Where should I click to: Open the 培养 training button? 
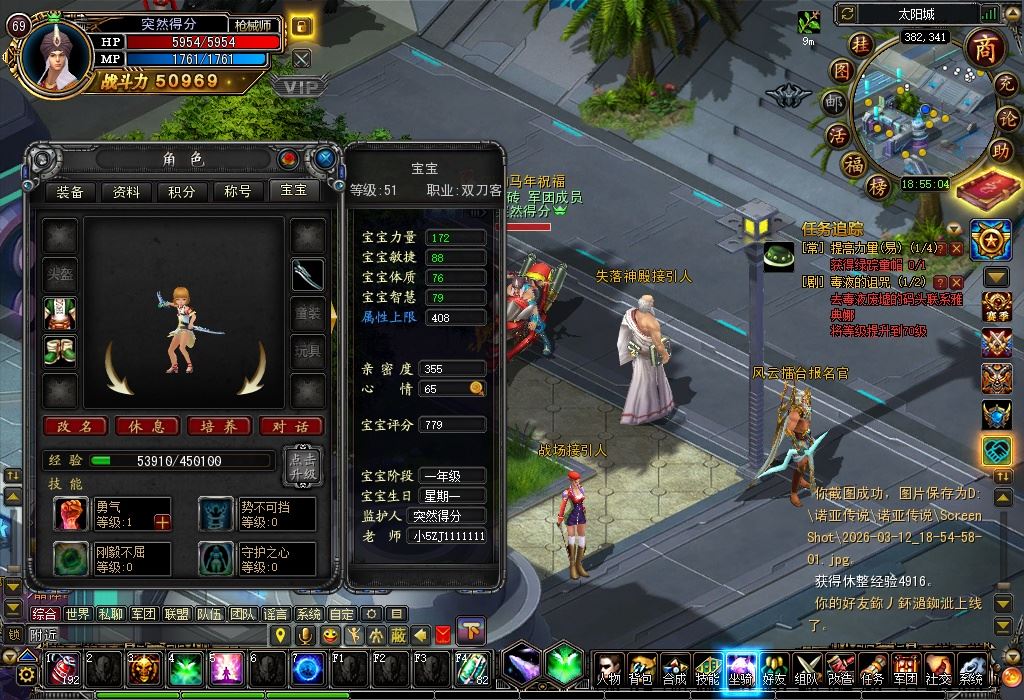219,426
